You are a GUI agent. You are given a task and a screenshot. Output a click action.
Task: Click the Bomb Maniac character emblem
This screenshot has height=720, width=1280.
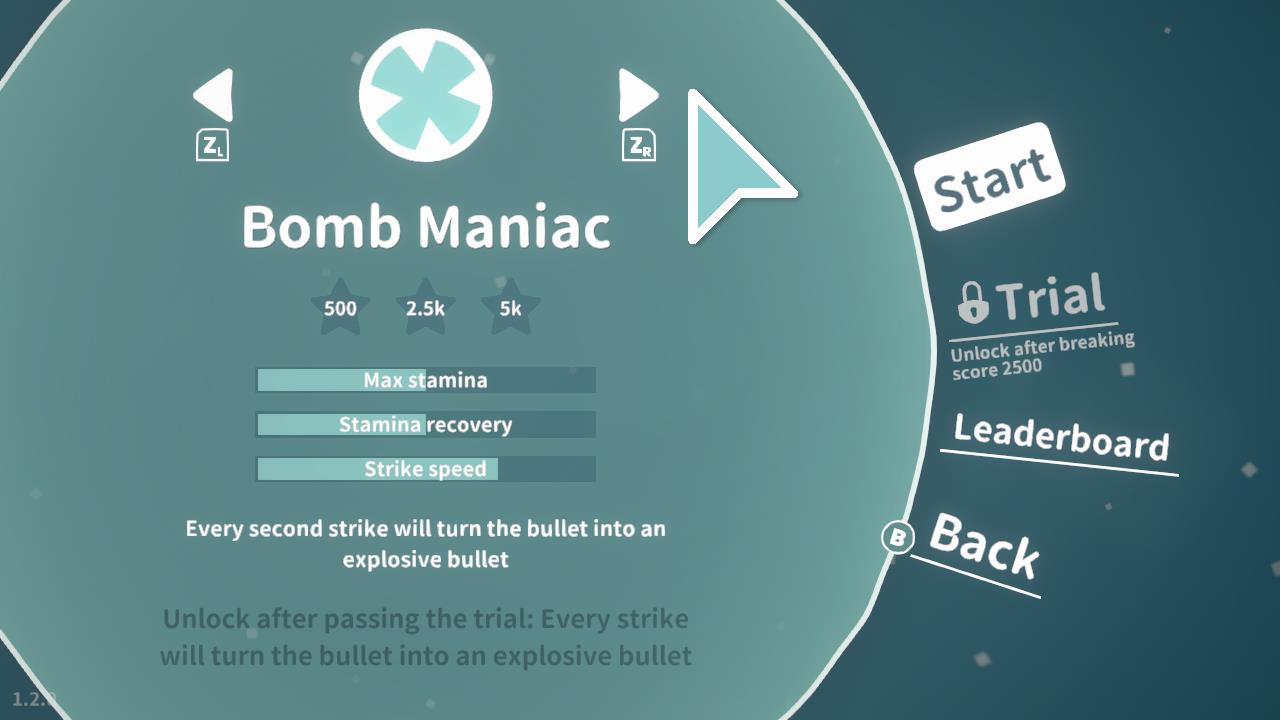click(424, 93)
